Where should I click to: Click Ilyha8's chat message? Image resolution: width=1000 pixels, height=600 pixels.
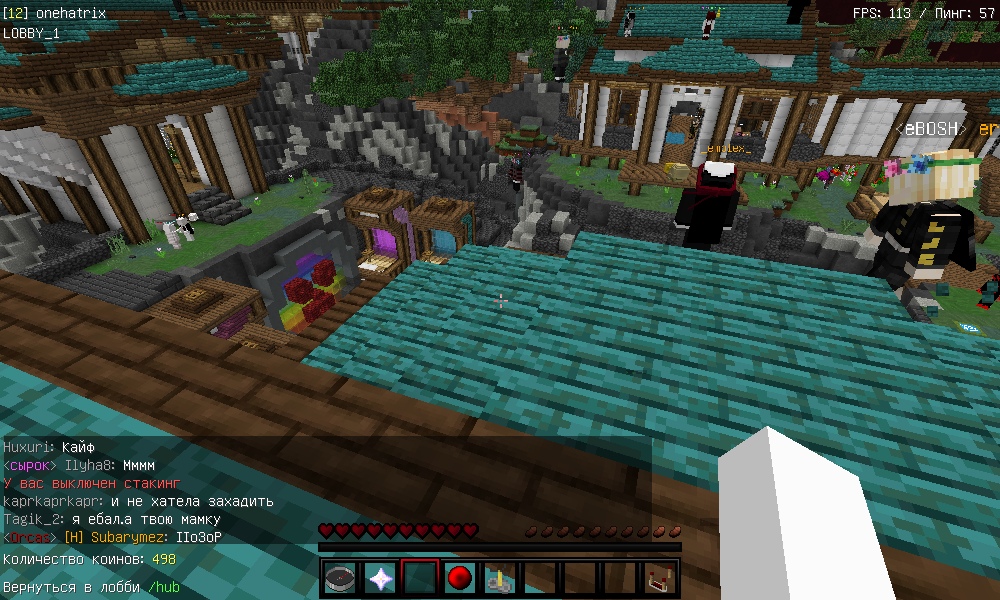pyautogui.click(x=139, y=465)
